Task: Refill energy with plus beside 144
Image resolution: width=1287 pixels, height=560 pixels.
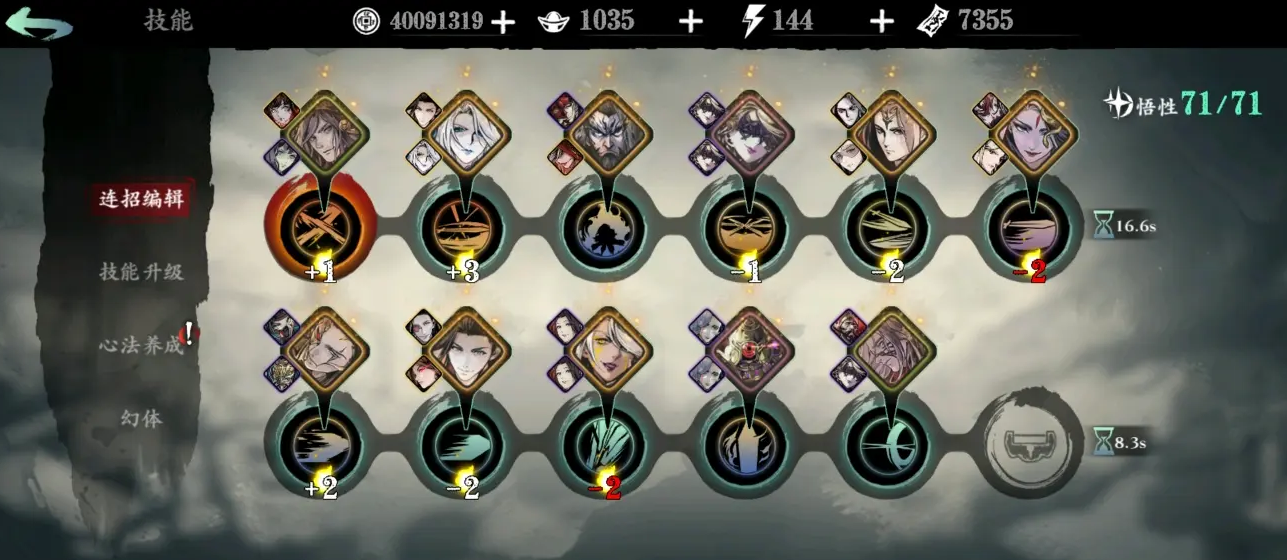Action: pos(880,21)
